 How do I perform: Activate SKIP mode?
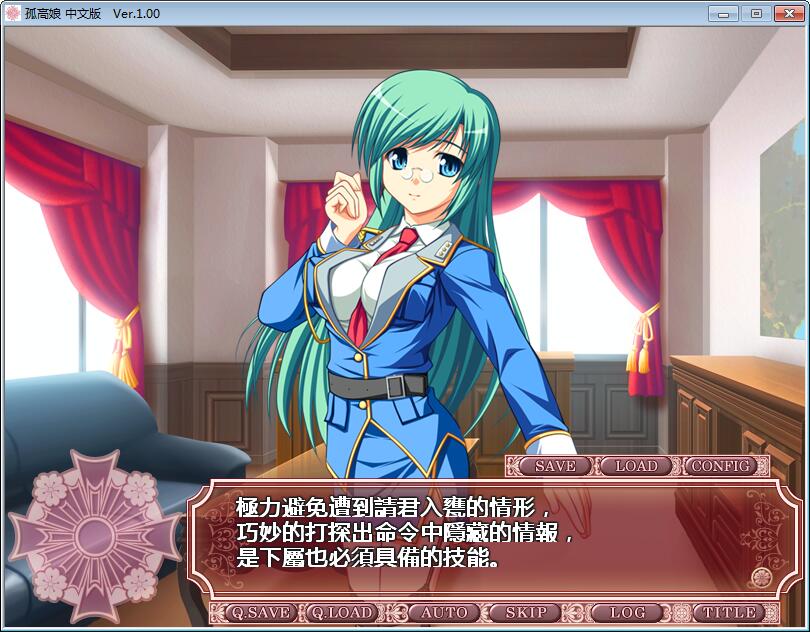pos(526,612)
